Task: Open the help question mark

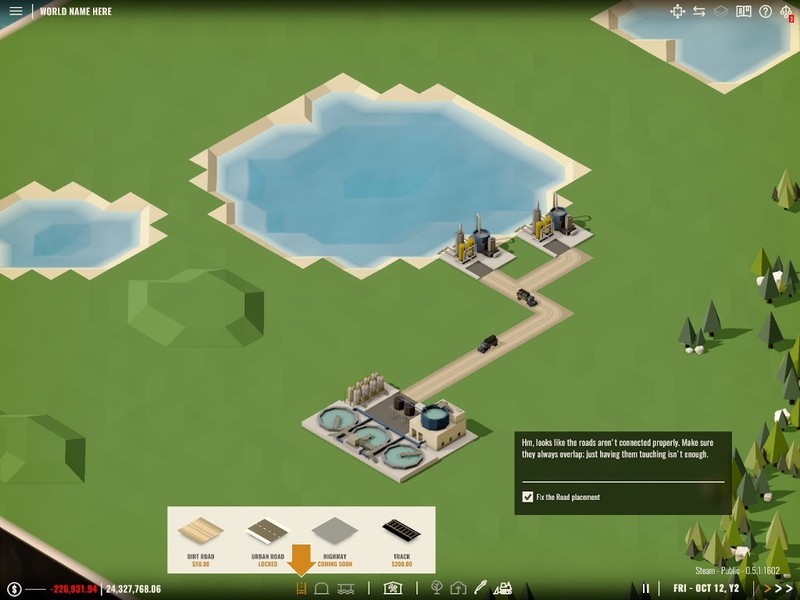Action: coord(765,12)
